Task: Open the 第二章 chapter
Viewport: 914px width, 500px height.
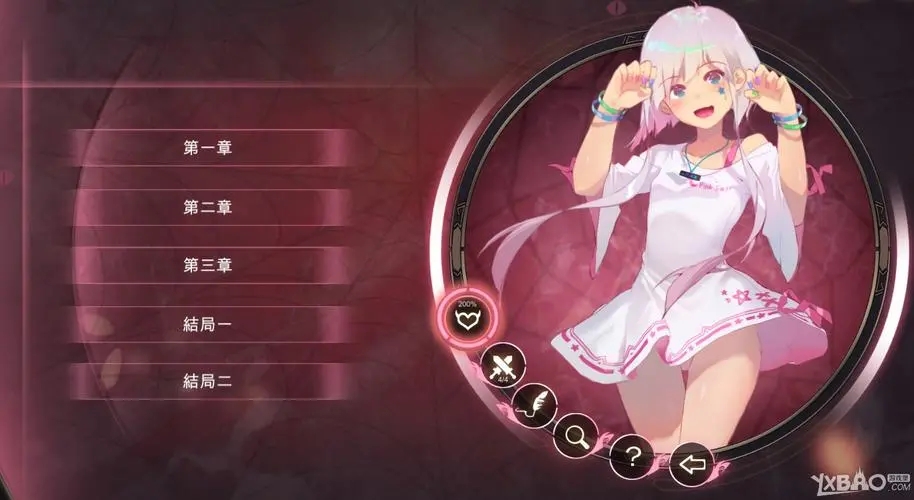Action: tap(208, 207)
